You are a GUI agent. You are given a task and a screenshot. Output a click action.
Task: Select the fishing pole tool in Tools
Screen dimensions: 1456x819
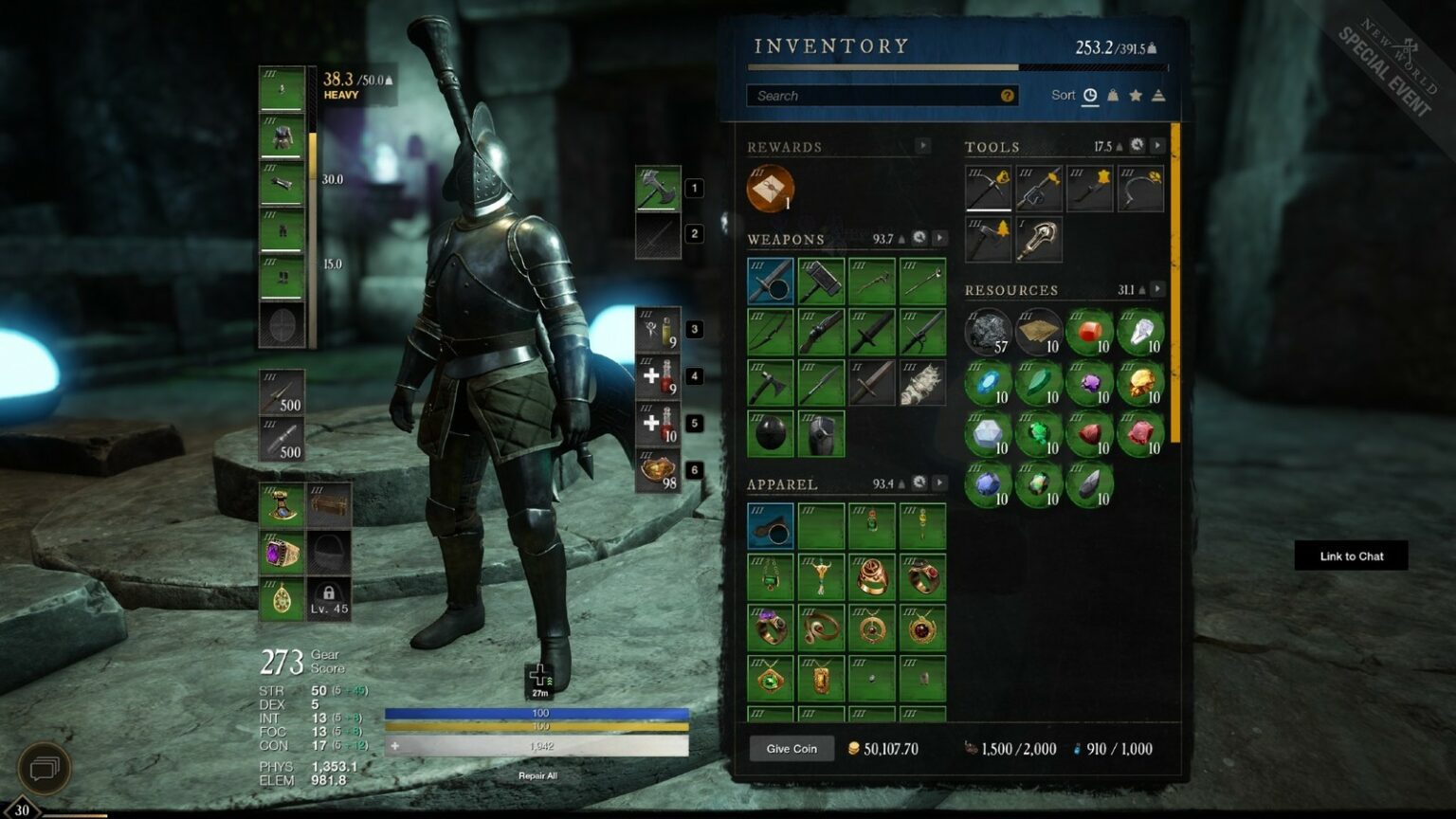(x=1040, y=188)
